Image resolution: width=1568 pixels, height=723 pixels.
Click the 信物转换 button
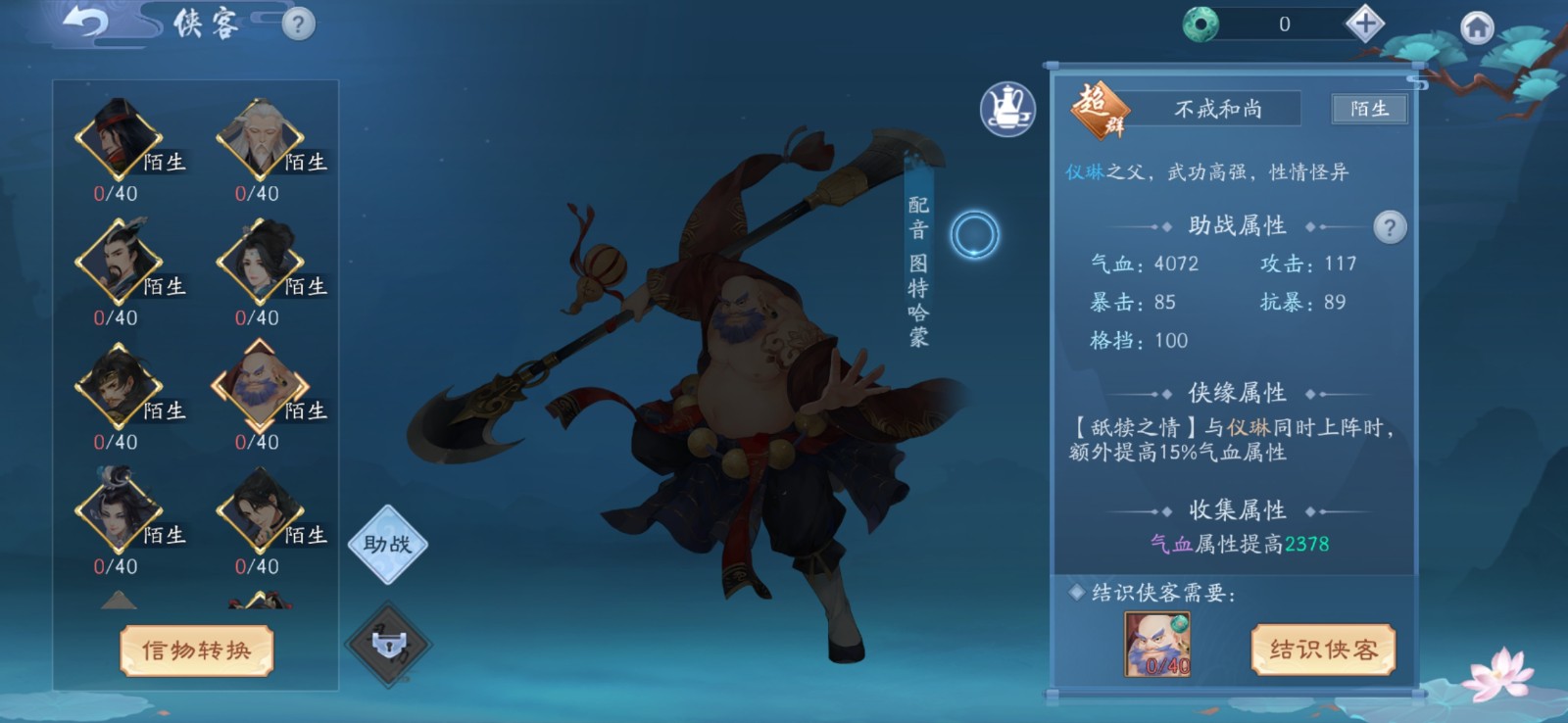196,651
